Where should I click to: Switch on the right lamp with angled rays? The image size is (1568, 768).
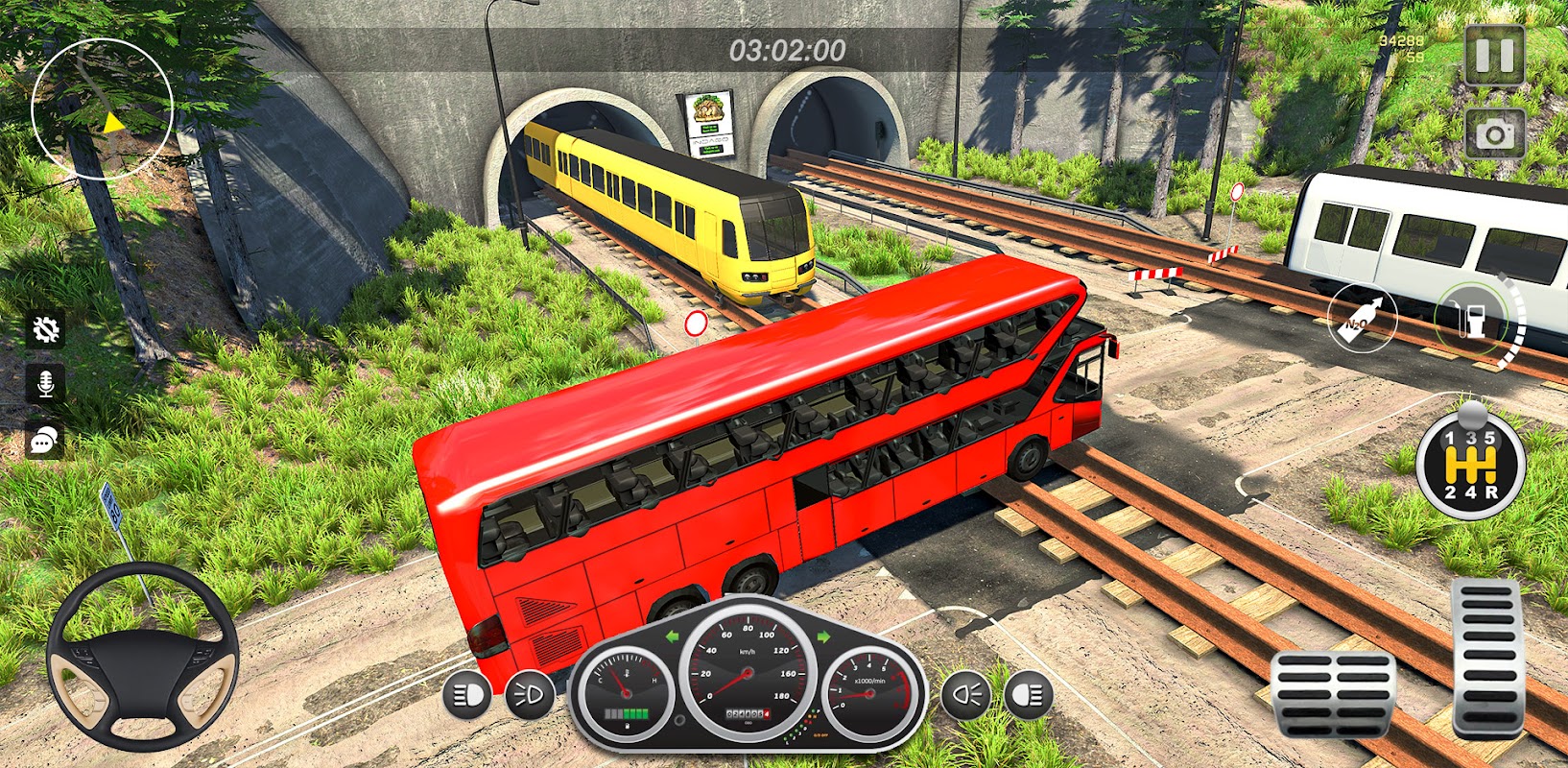pos(965,695)
